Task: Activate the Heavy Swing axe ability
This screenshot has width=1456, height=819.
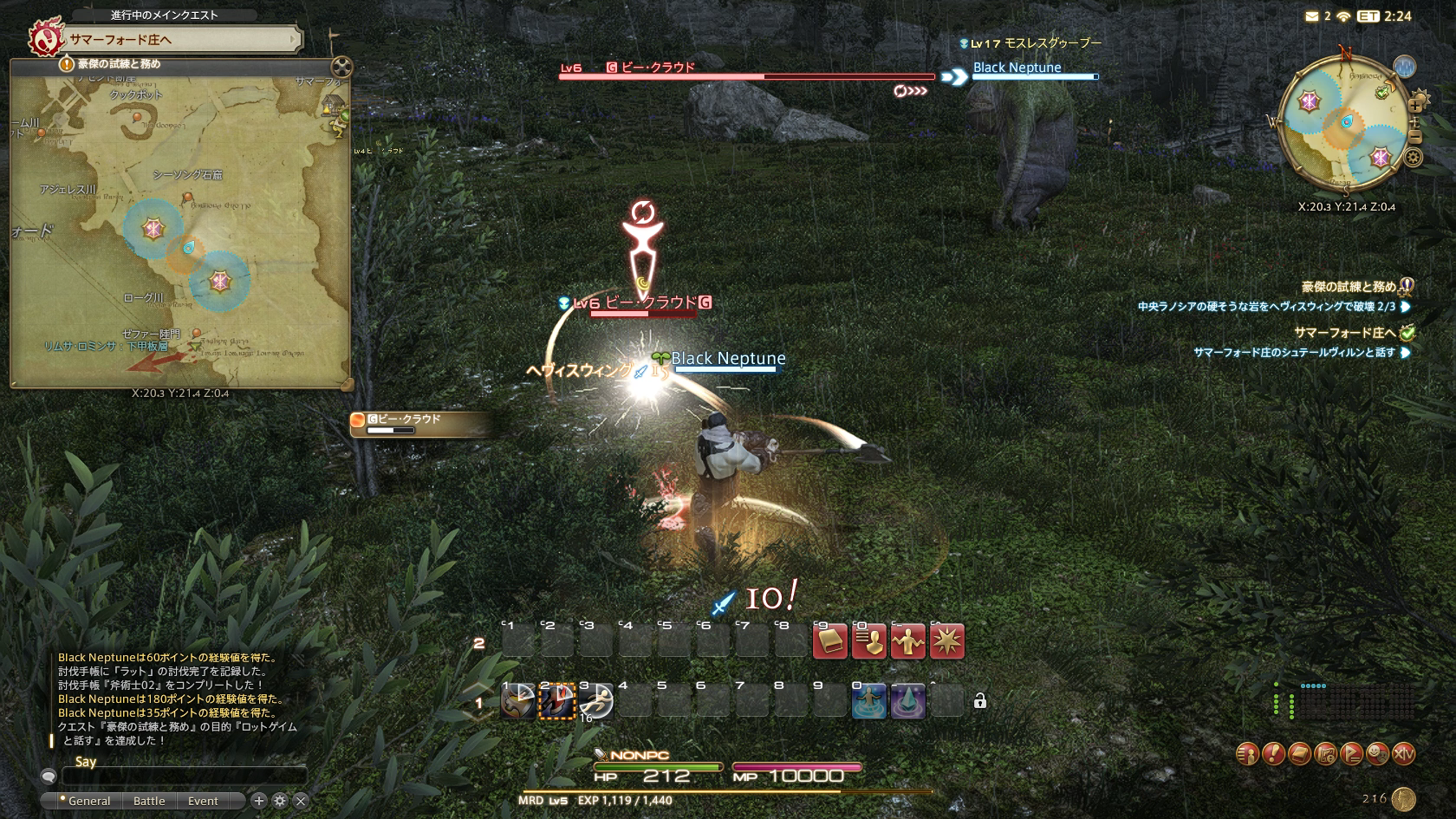Action: coord(518,702)
